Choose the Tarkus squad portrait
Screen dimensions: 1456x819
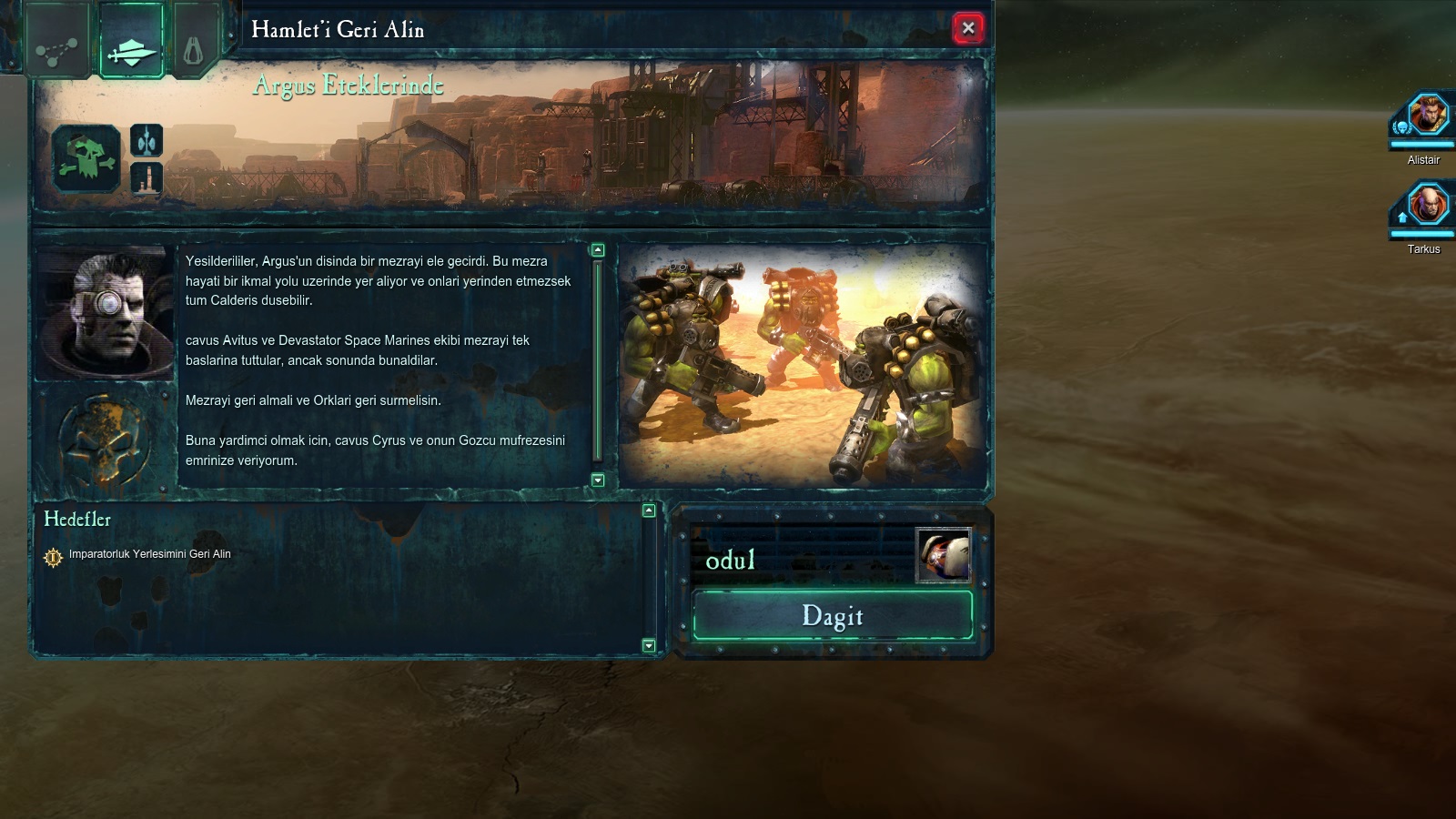[x=1426, y=207]
